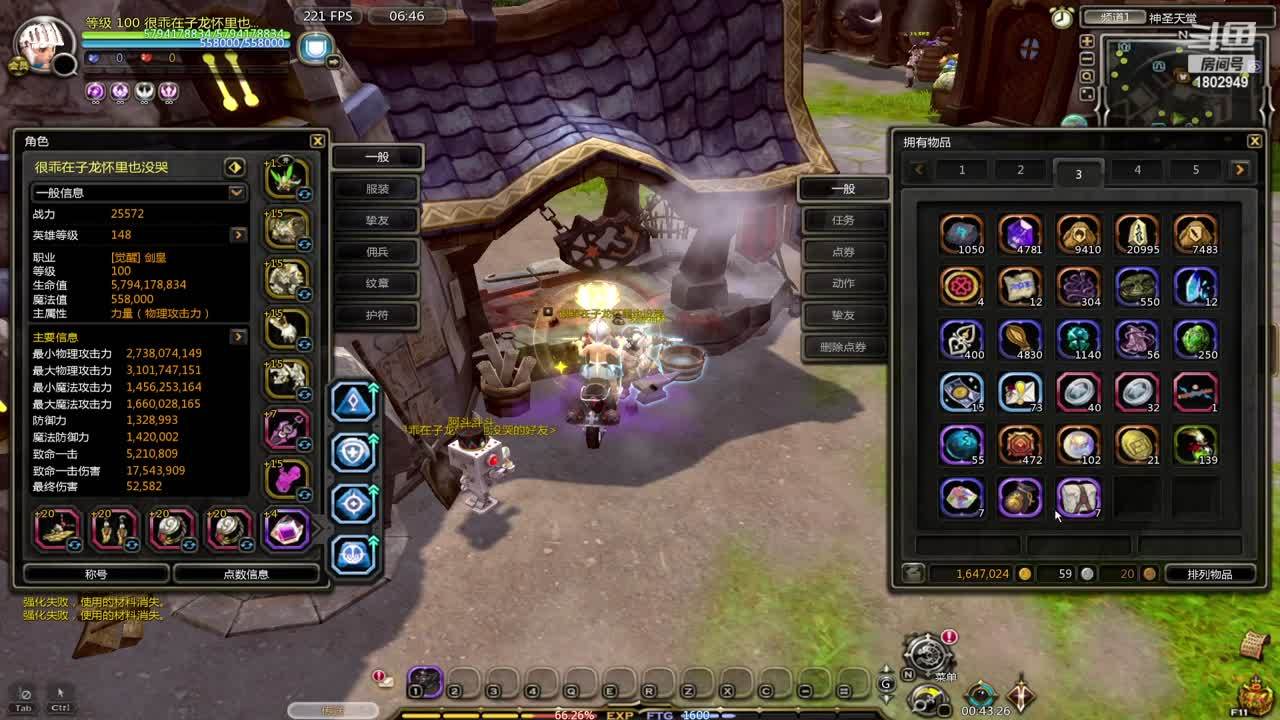This screenshot has width=1280, height=720.
Task: Close the 拥有物品 inventory window
Action: (1254, 141)
